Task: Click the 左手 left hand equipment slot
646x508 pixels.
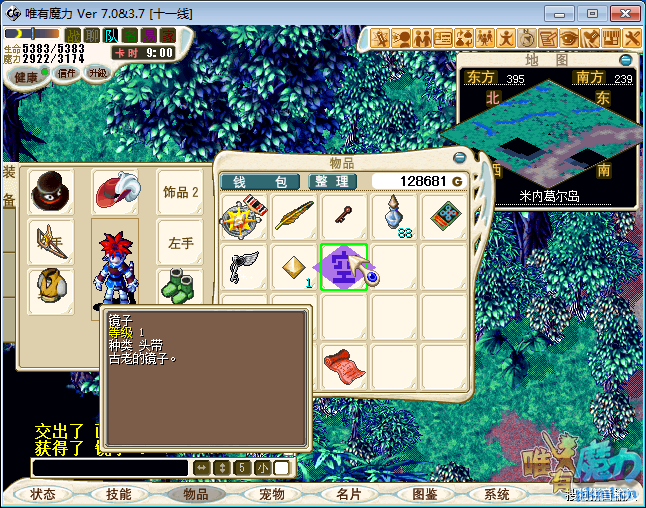Action: point(181,242)
